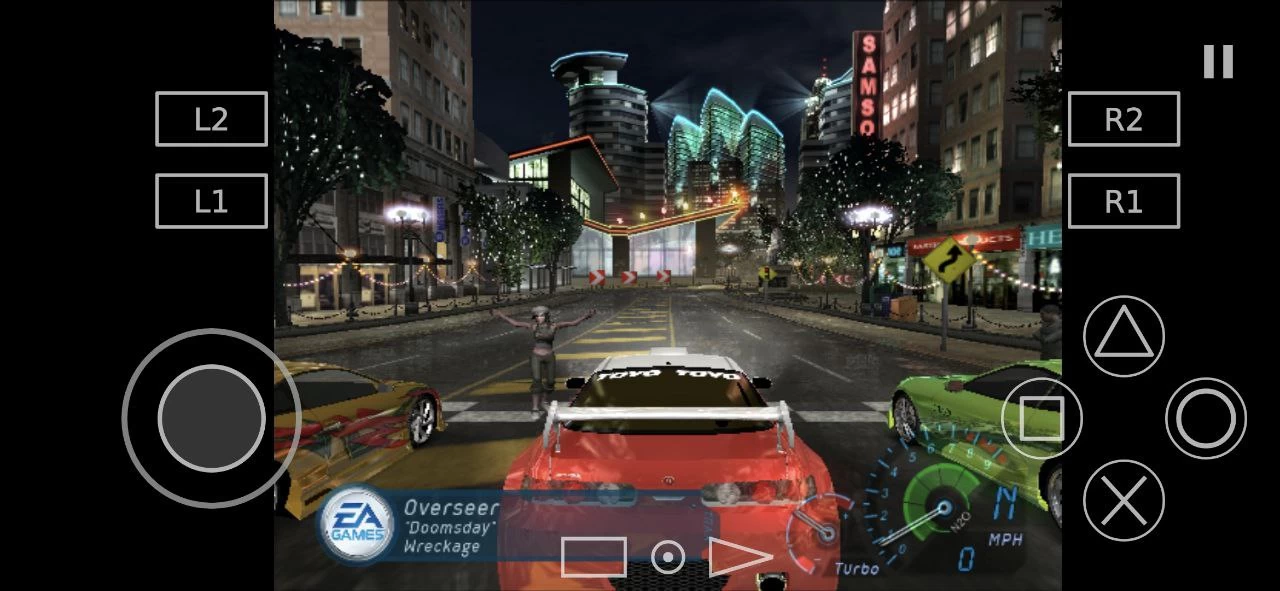Tap the circle face button
This screenshot has width=1280, height=591.
(1205, 418)
